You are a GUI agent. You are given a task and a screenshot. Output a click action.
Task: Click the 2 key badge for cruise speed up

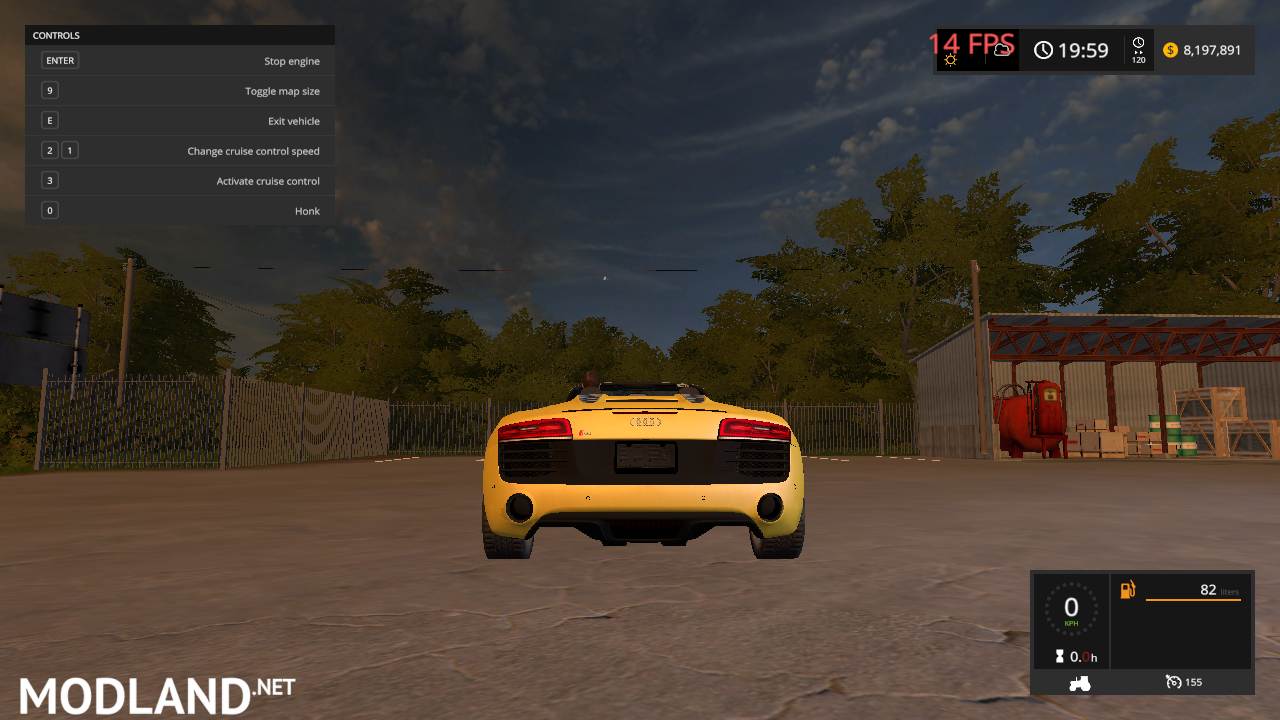(49, 150)
